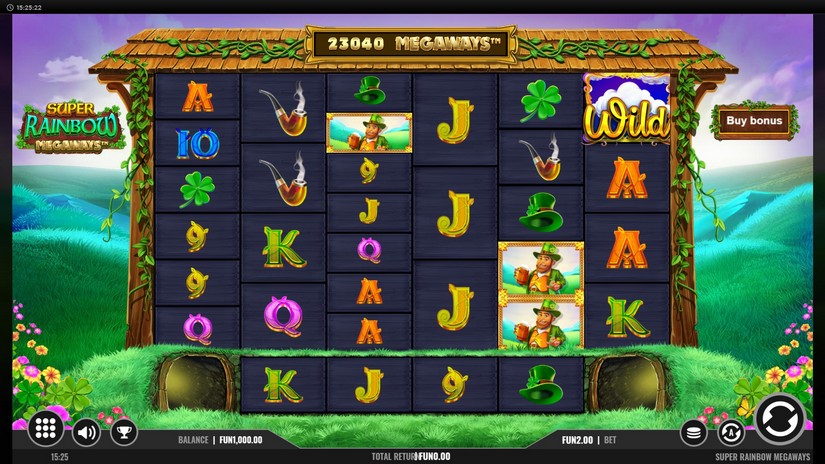Image resolution: width=825 pixels, height=464 pixels.
Task: Open bet settings with coin stack icon
Action: [x=693, y=433]
